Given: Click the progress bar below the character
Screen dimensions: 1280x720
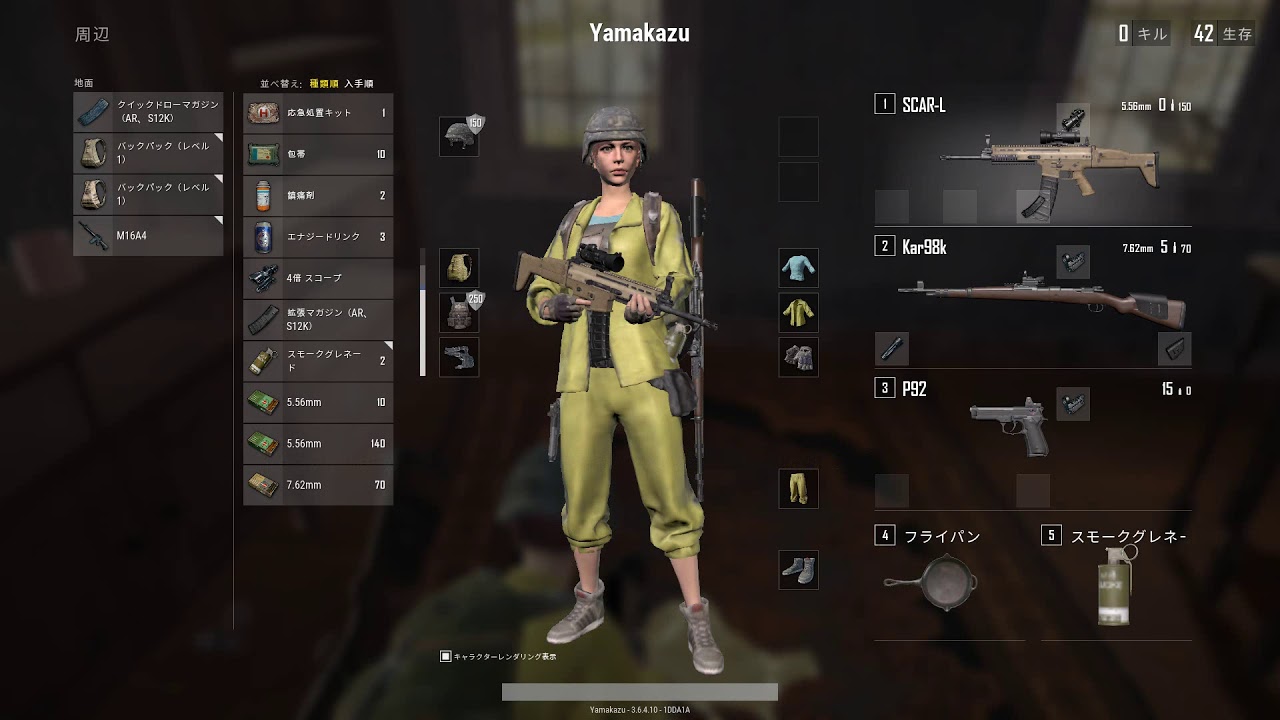Looking at the screenshot, I should tap(640, 690).
